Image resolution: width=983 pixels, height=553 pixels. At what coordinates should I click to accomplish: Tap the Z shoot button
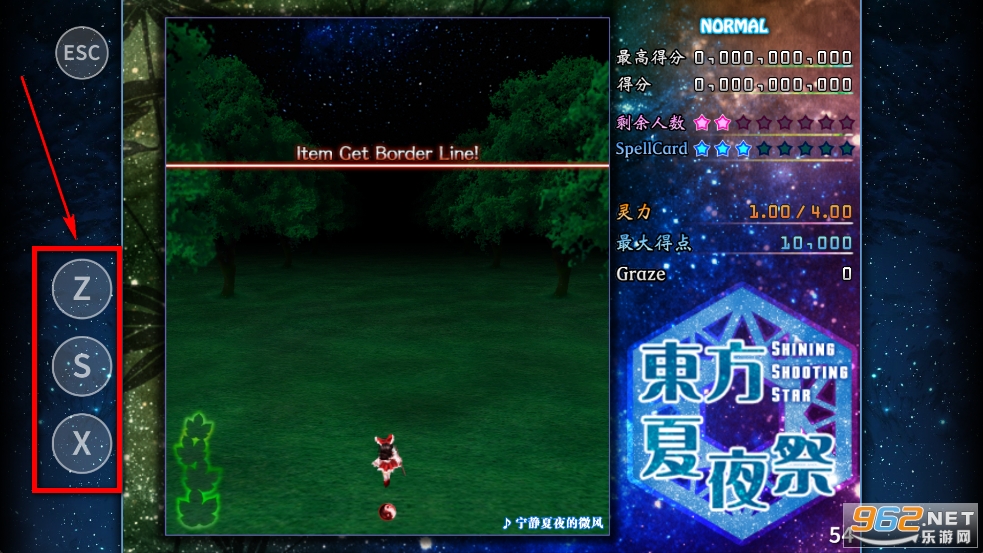pos(82,289)
